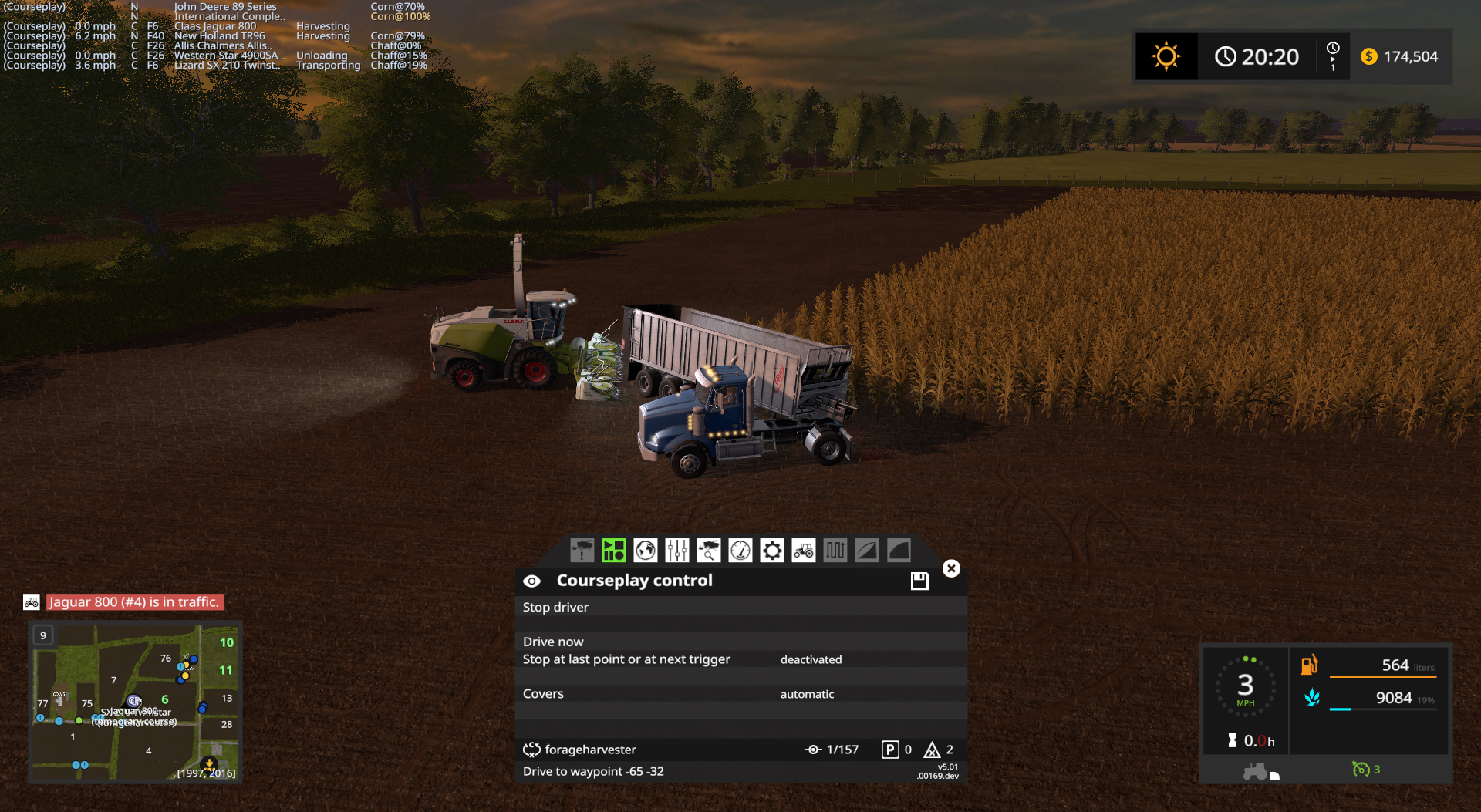
Task: Click 'Stop driver' in Courseplay control
Action: (x=555, y=608)
